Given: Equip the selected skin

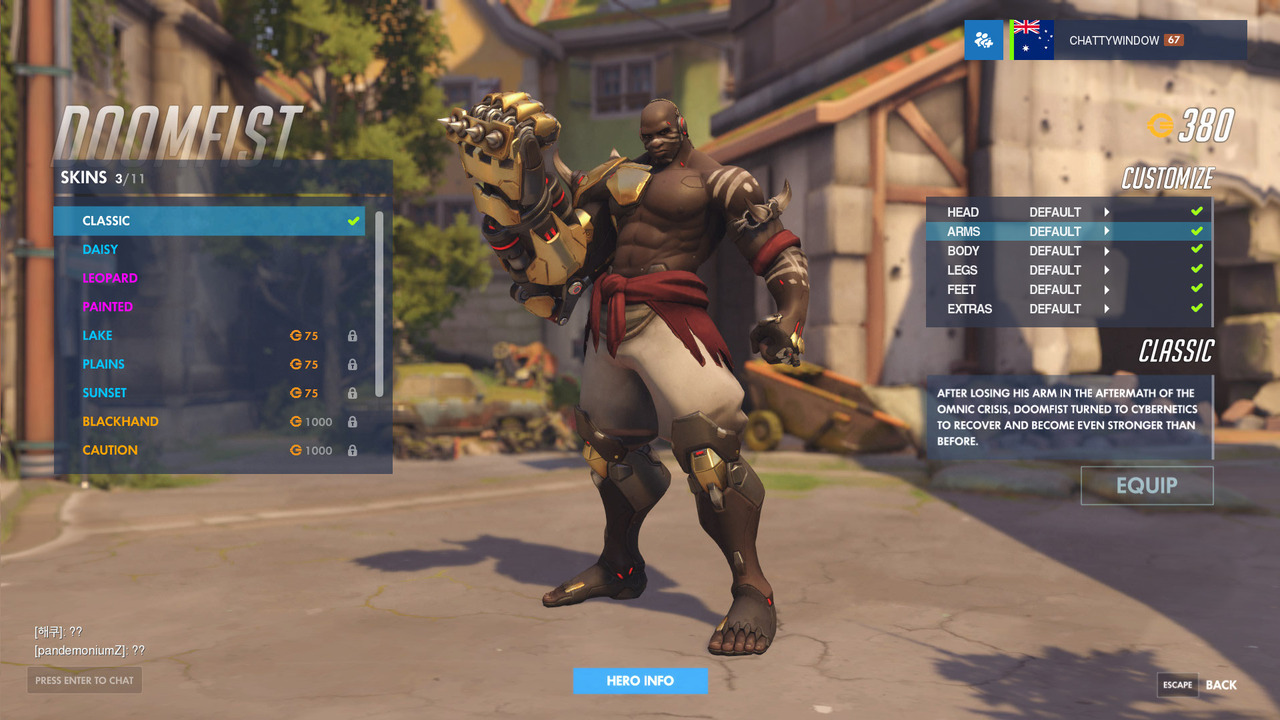Looking at the screenshot, I should [x=1146, y=486].
